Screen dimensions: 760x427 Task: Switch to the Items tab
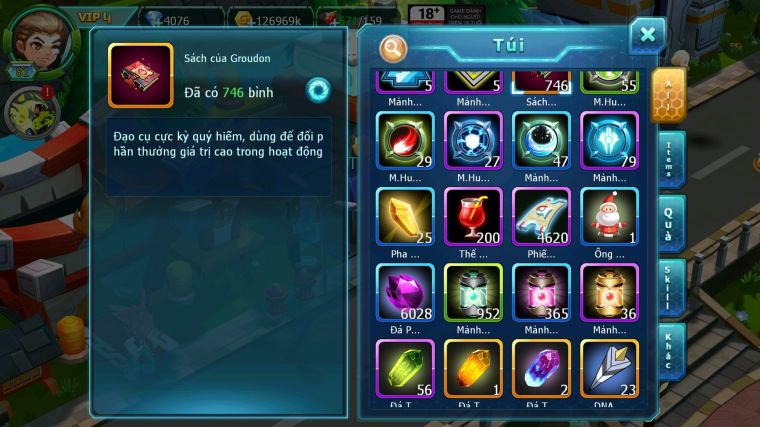(x=670, y=160)
